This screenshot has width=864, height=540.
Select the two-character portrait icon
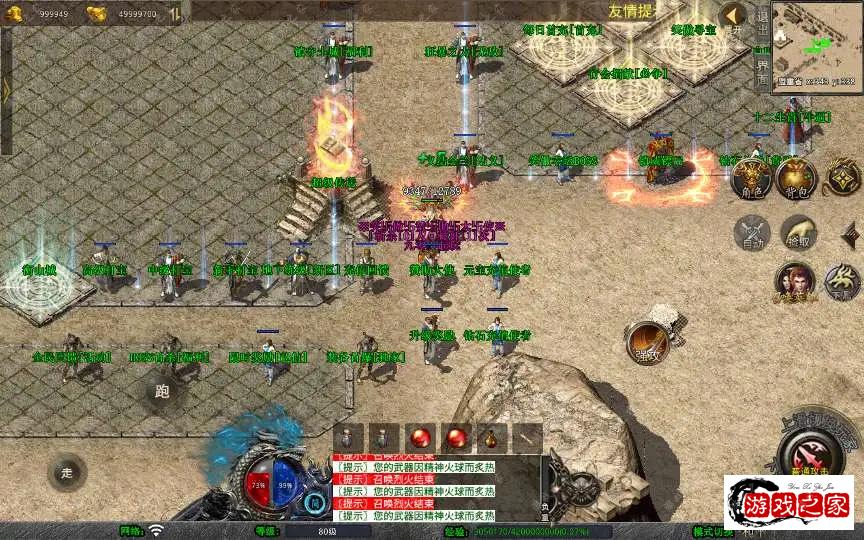click(795, 283)
